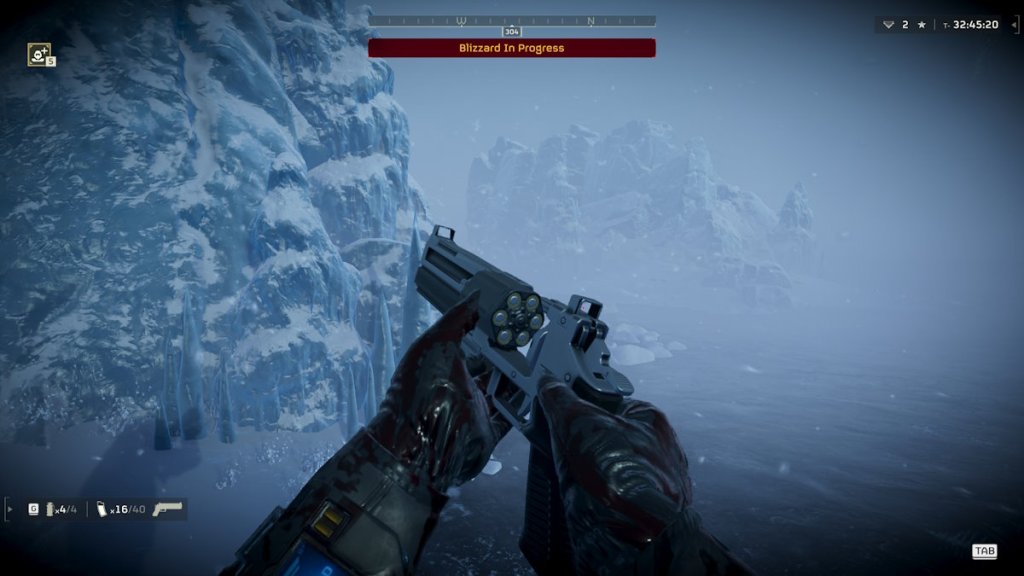
Task: Click the grenade canister icon
Action: tap(51, 509)
